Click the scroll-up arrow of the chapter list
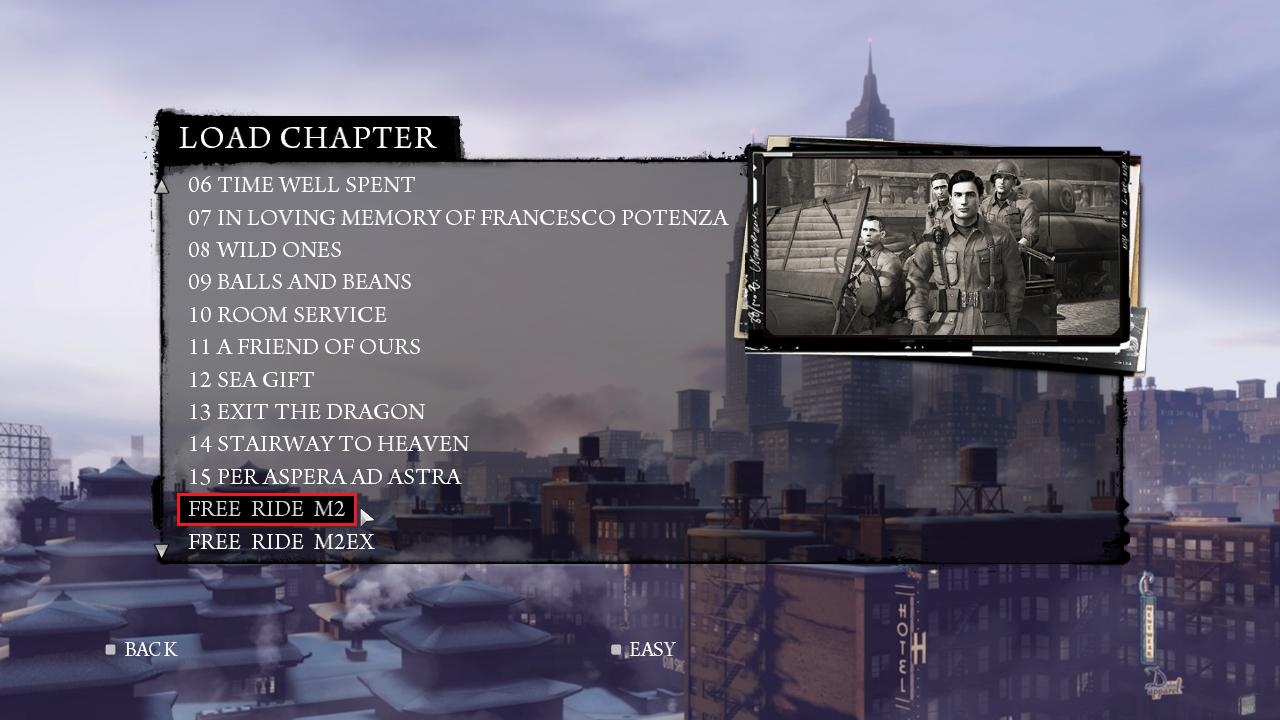1280x720 pixels. pos(162,186)
